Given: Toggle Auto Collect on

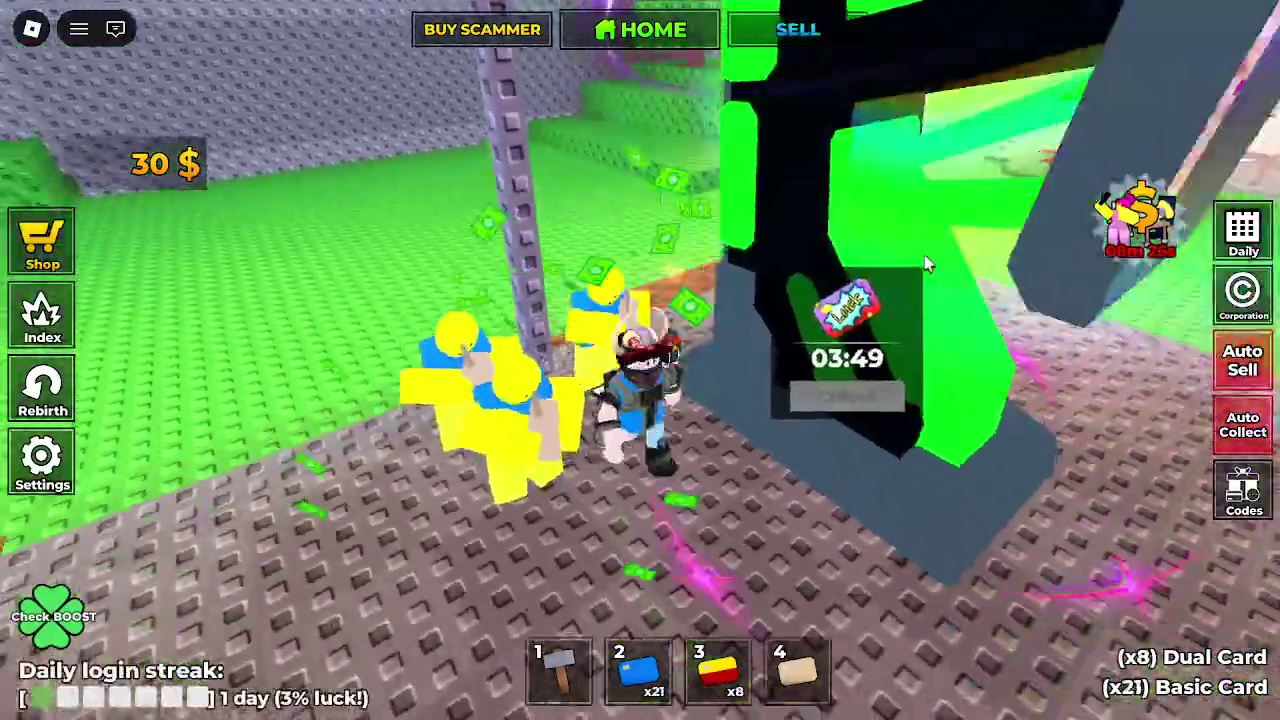Looking at the screenshot, I should pyautogui.click(x=1243, y=425).
